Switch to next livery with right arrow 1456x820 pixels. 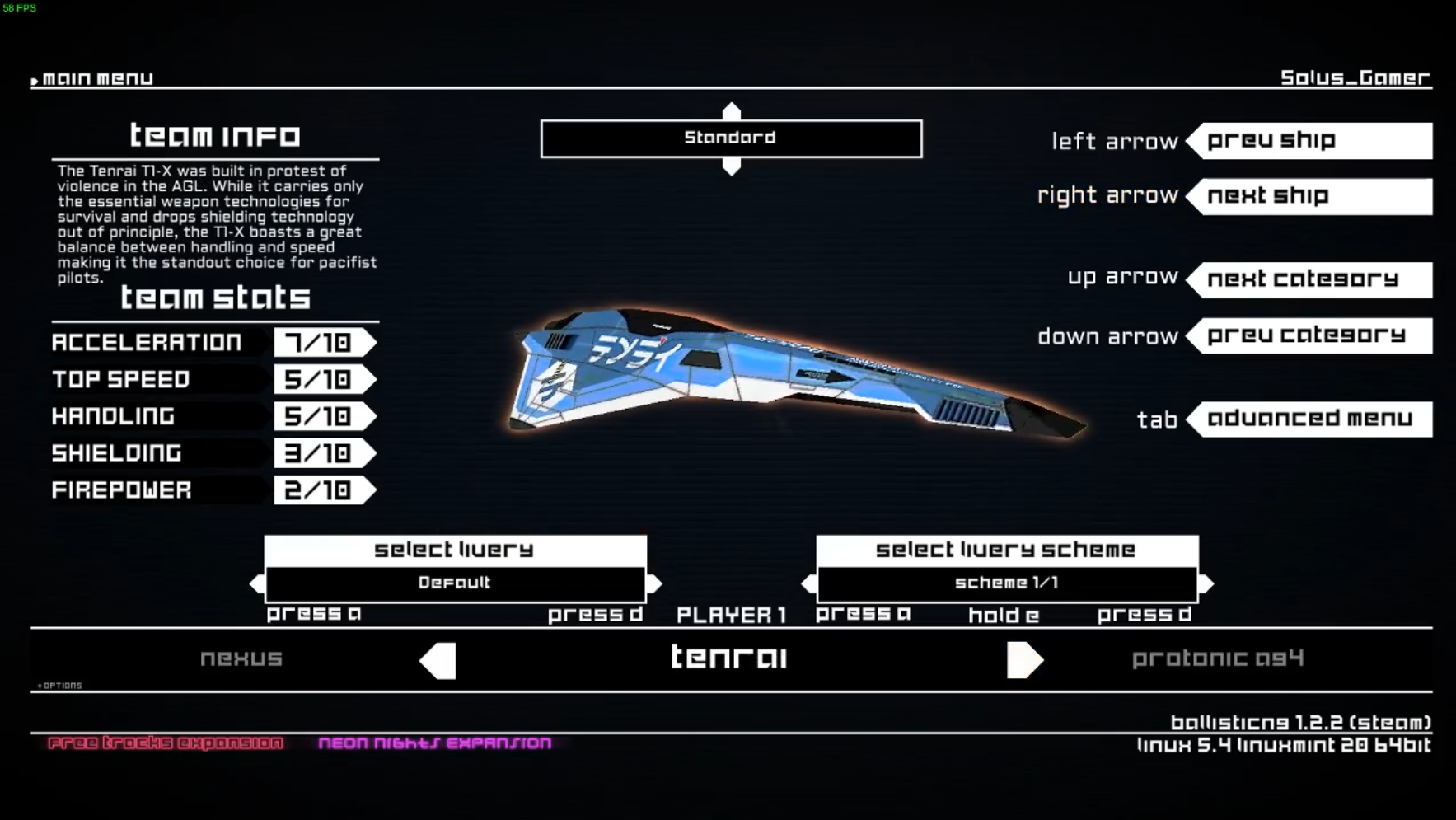pyautogui.click(x=654, y=583)
